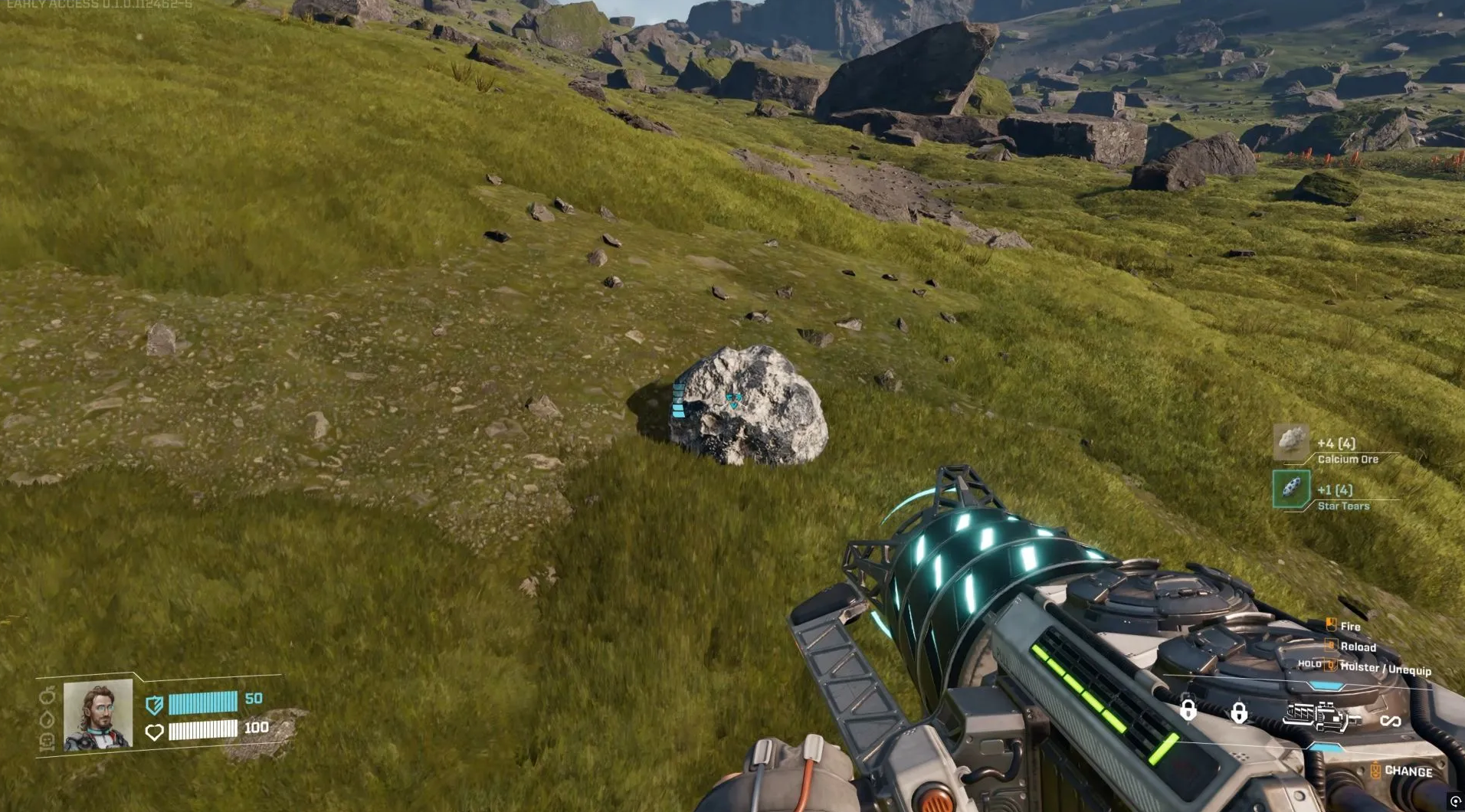This screenshot has height=812, width=1465.
Task: Click the water droplet thirst icon
Action: pos(47,719)
